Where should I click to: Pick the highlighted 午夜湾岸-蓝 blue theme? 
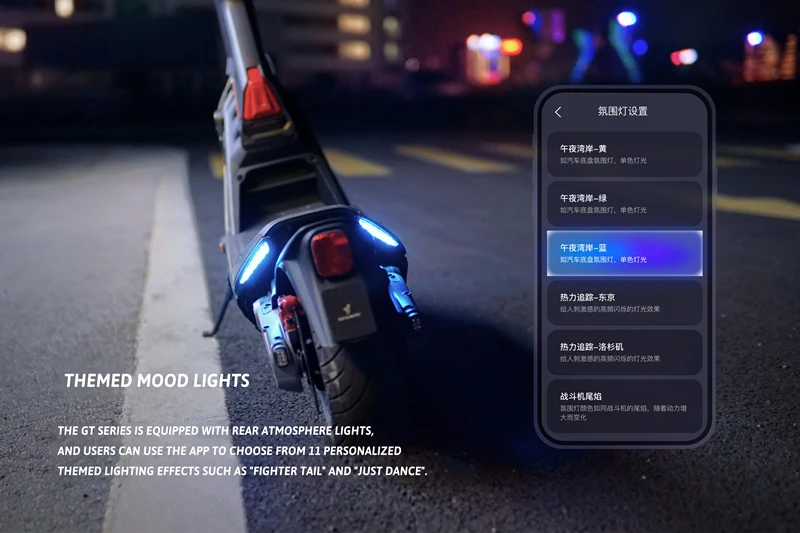624,253
